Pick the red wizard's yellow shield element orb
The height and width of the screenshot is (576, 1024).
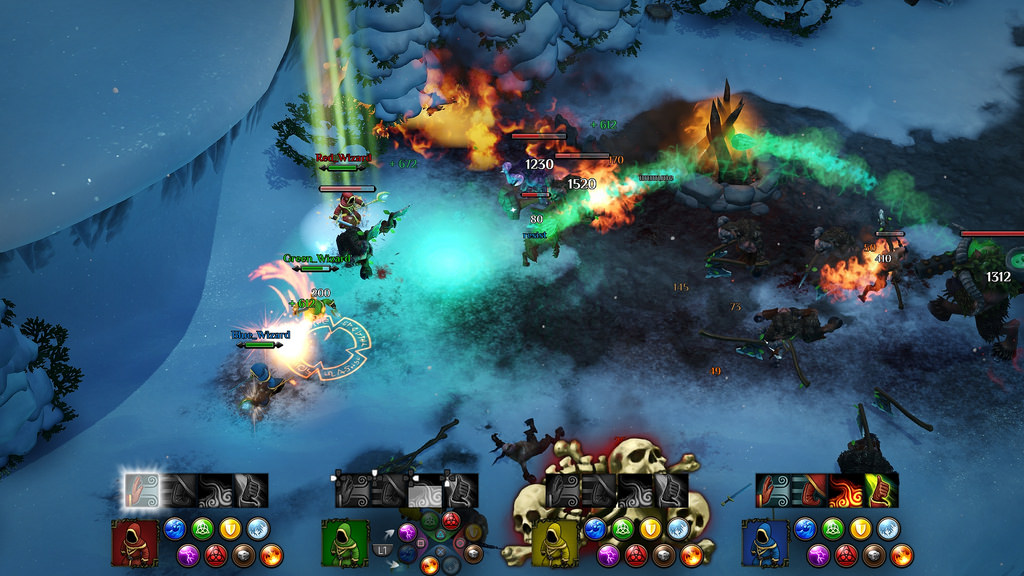coord(230,528)
